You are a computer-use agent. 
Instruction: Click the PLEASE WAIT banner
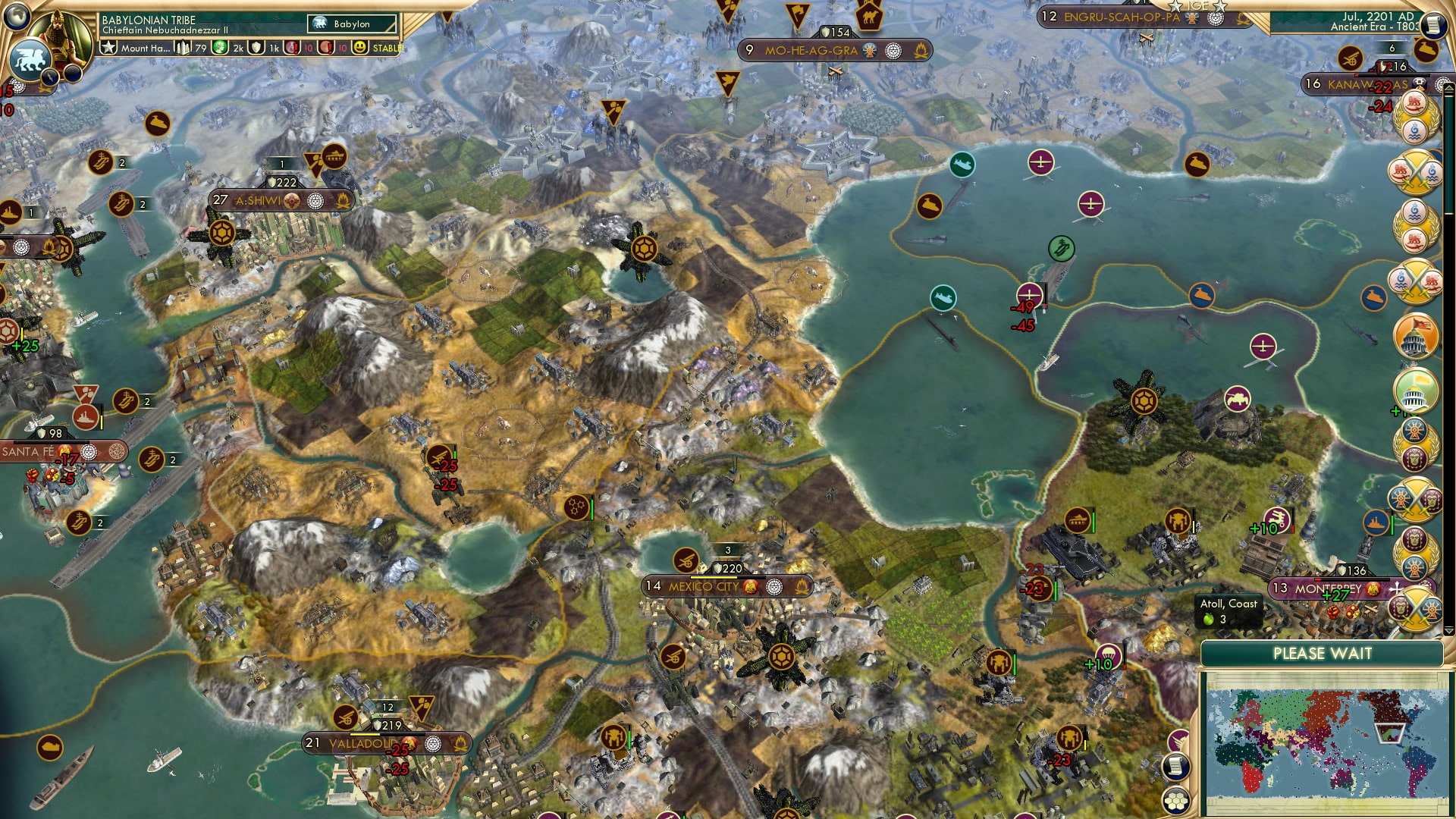click(x=1325, y=654)
